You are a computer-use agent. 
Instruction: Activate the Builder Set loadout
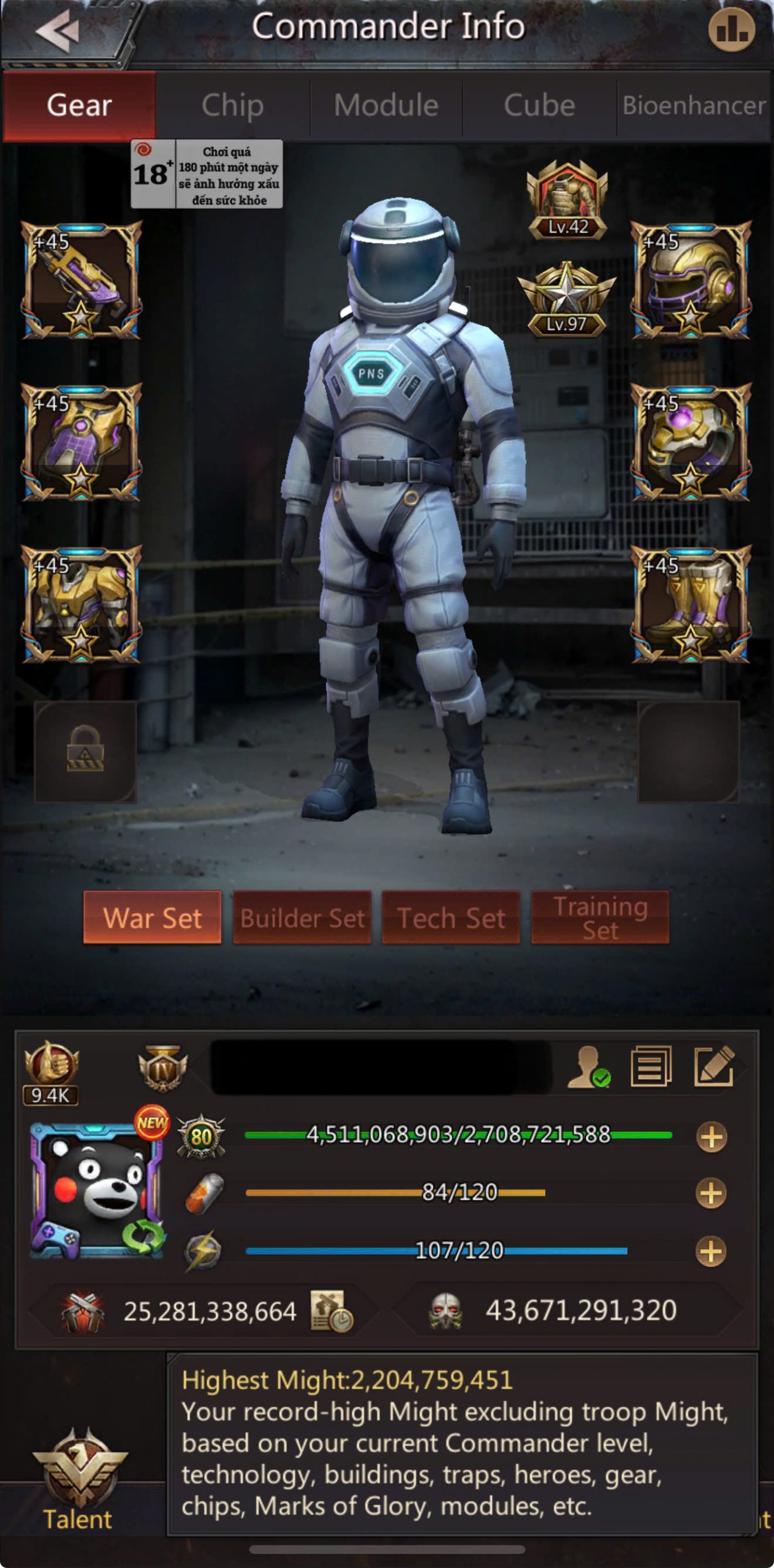302,918
